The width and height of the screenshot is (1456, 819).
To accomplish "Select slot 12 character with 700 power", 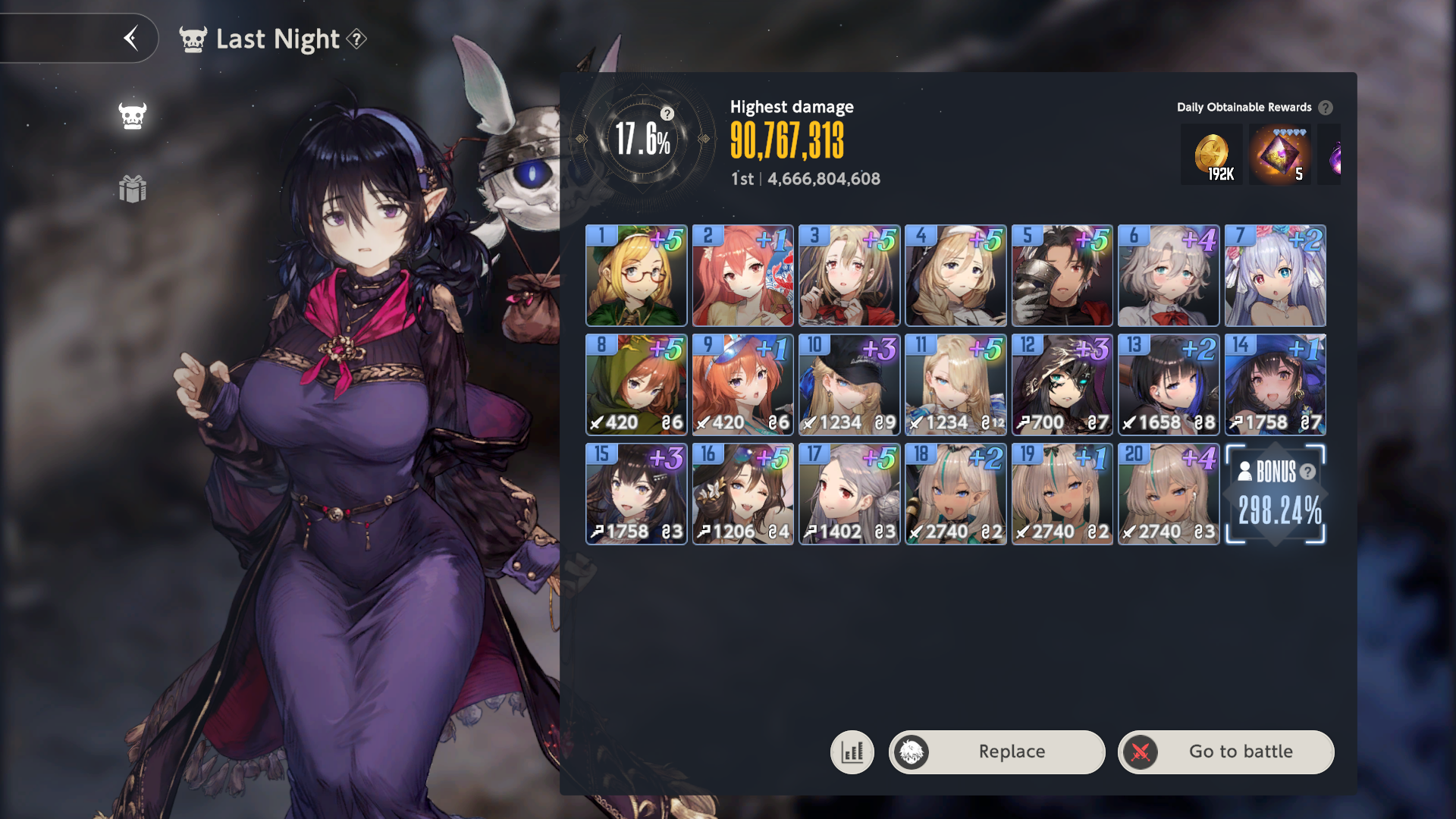I will (1062, 384).
